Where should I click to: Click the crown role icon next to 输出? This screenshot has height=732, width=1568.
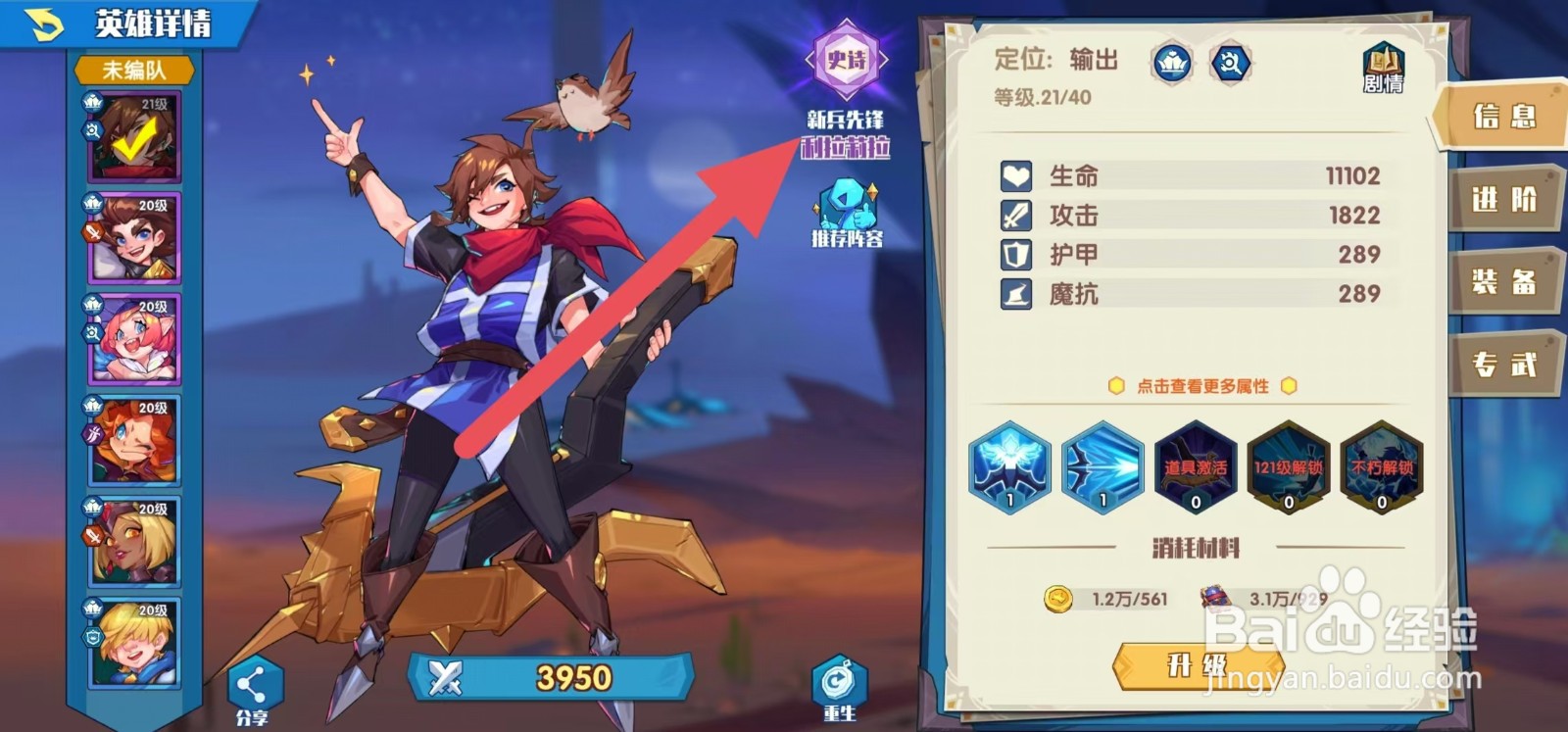point(1172,62)
